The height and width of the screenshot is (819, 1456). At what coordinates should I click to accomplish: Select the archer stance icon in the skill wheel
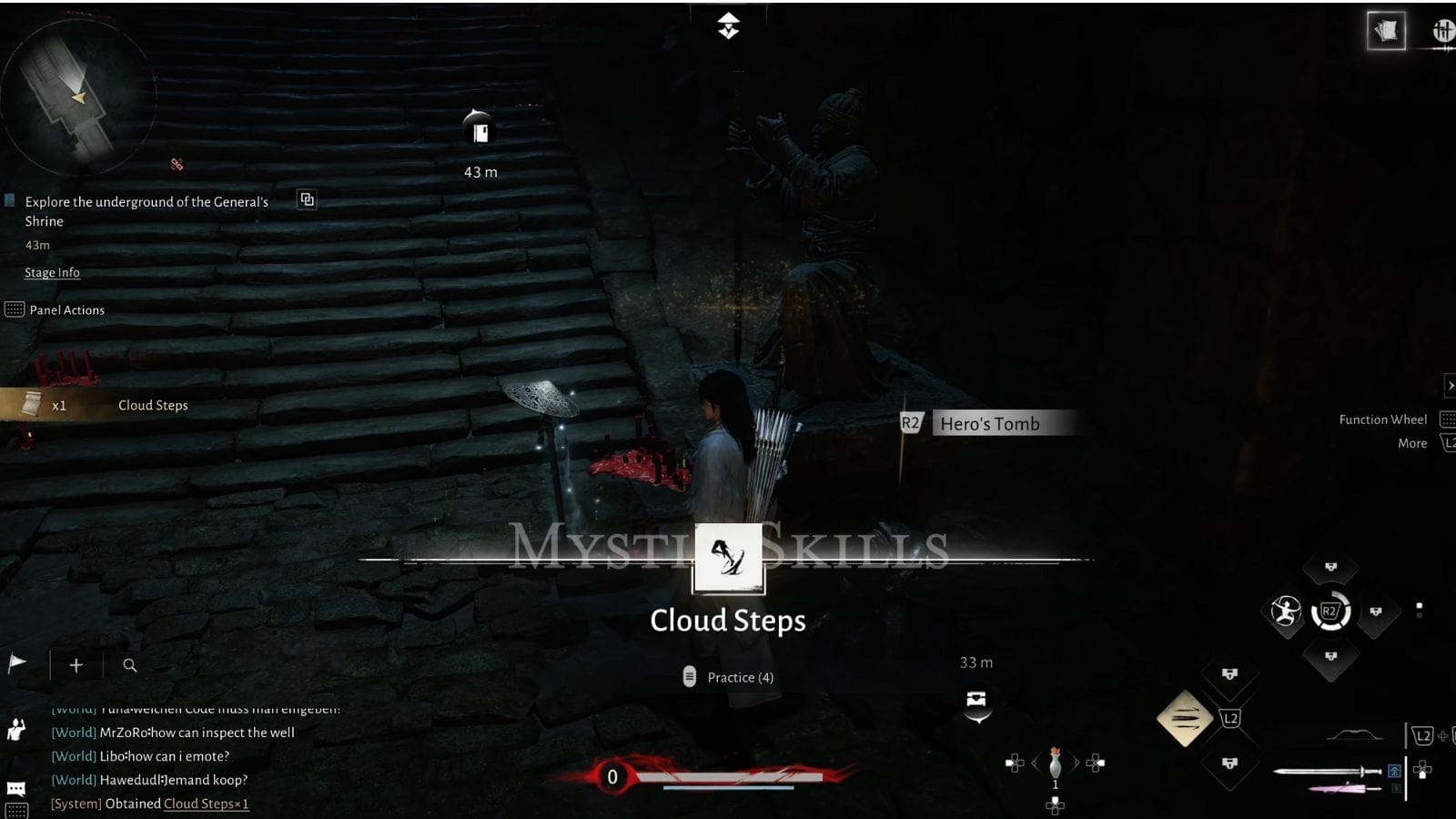(x=1283, y=612)
